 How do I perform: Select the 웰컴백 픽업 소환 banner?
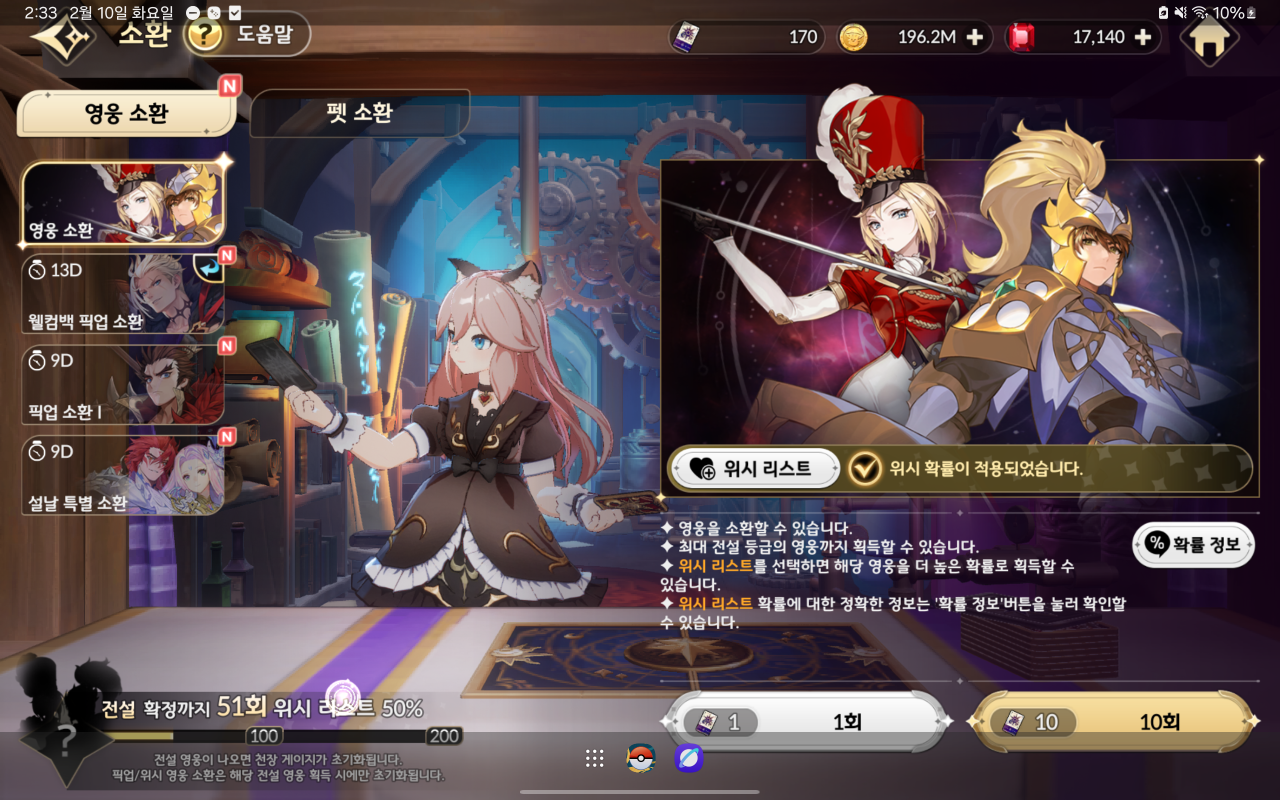point(126,292)
